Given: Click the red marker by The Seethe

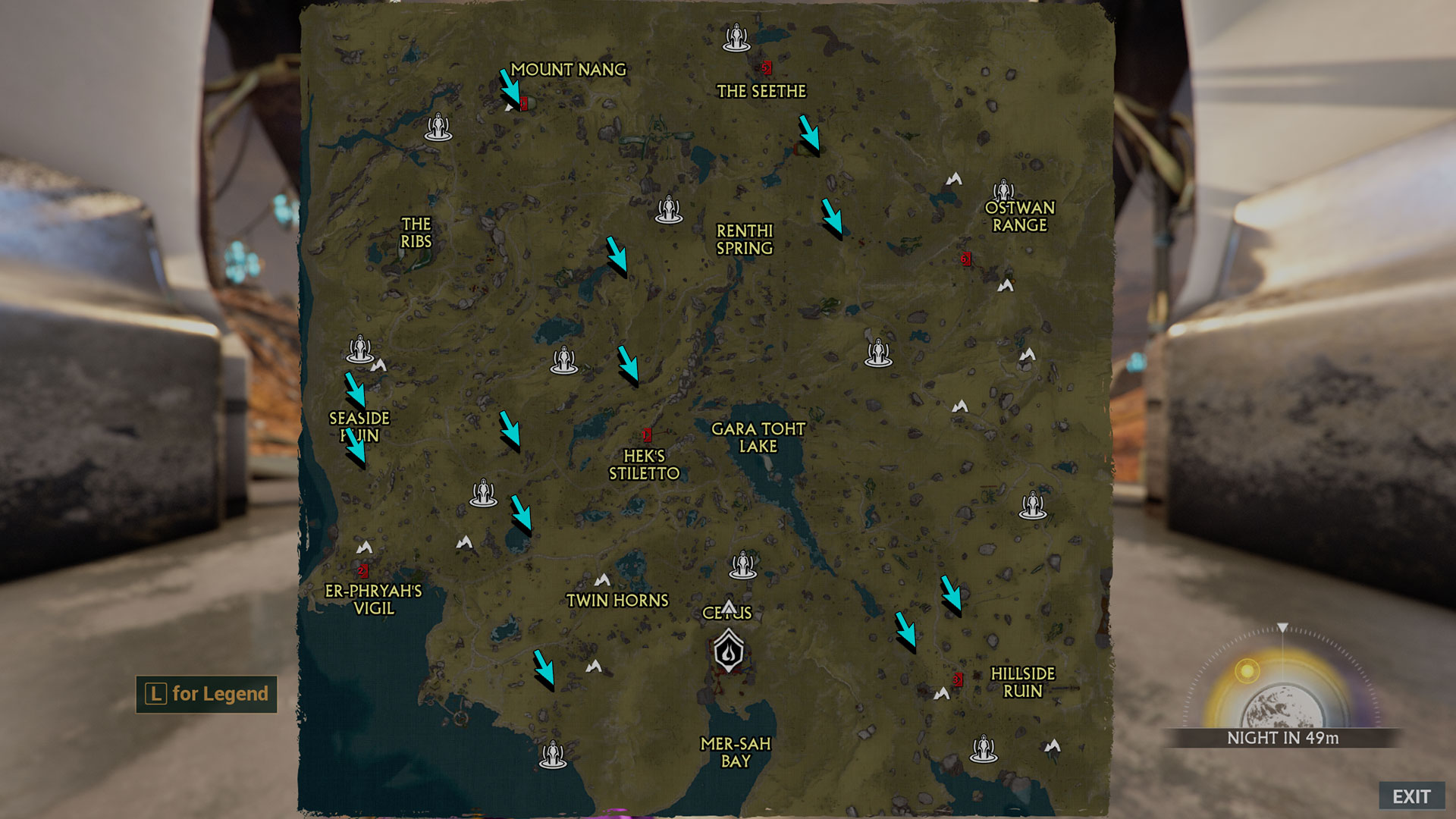Looking at the screenshot, I should tap(767, 67).
